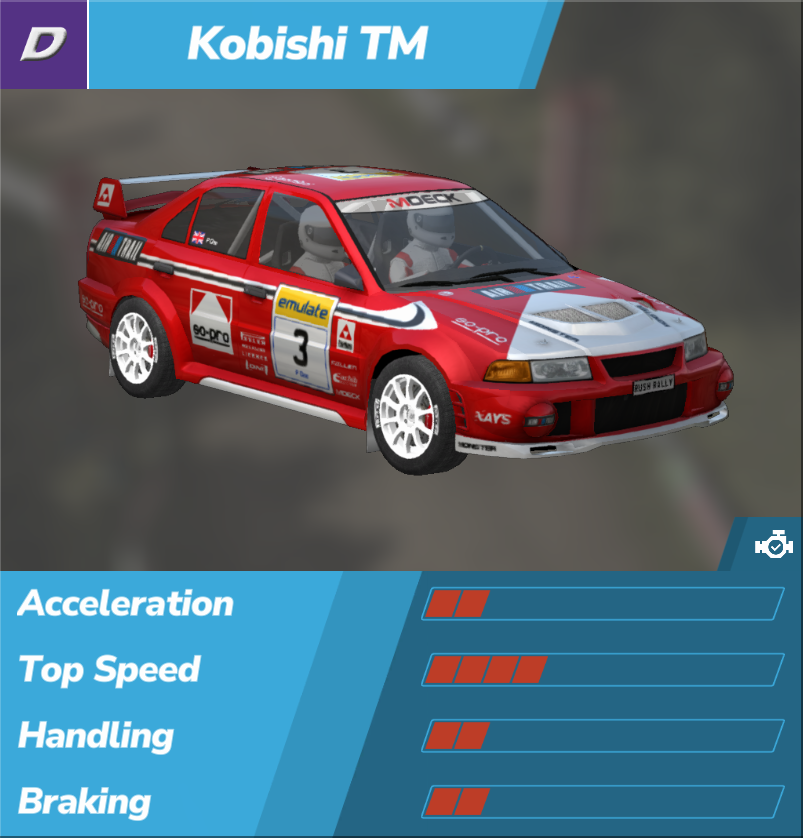The height and width of the screenshot is (838, 803).
Task: Select the purple D class badge
Action: [43, 44]
